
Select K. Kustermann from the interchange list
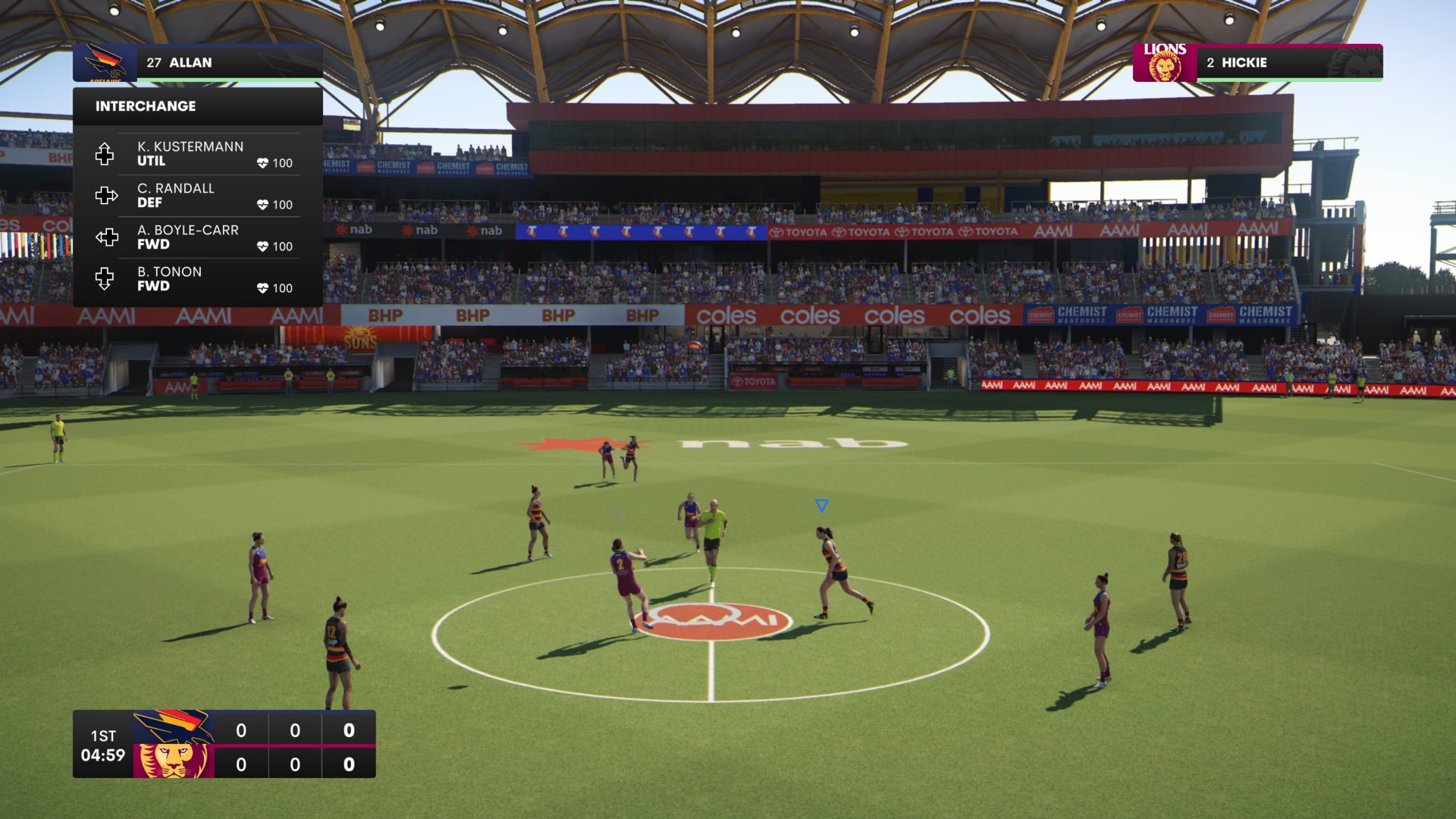click(x=197, y=154)
